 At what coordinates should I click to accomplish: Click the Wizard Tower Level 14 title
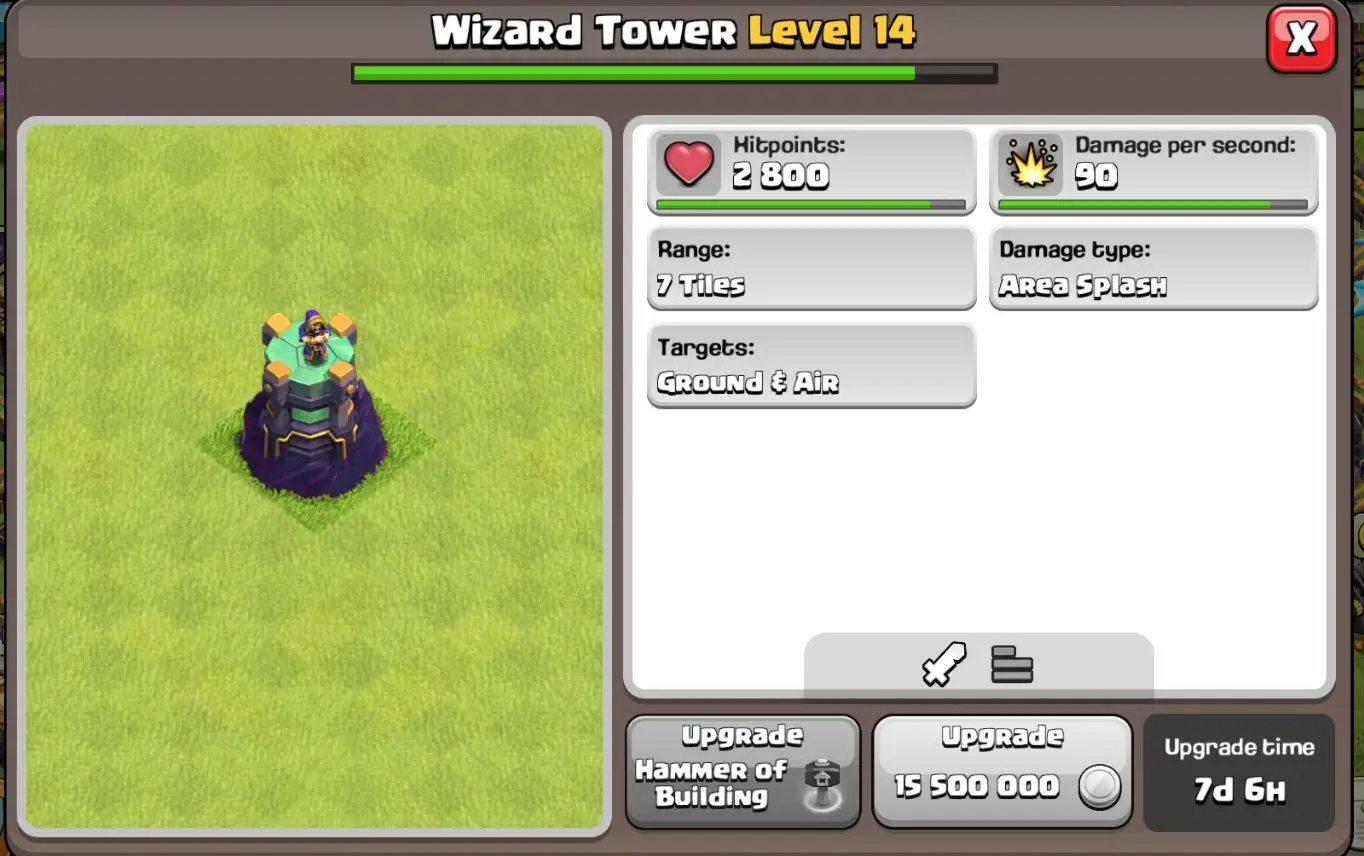674,30
